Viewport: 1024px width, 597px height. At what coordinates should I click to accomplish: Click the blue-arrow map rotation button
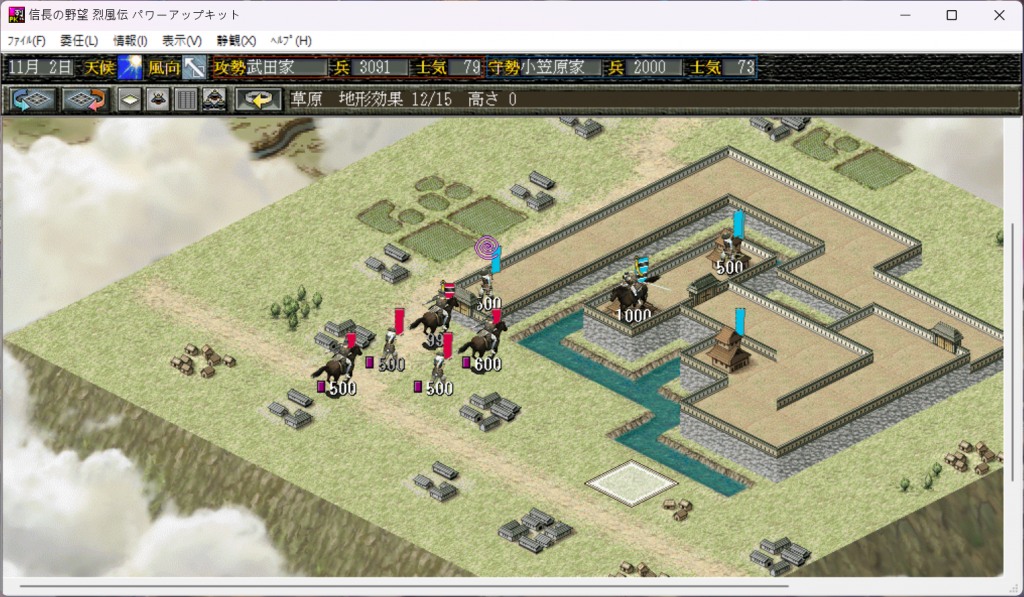[32, 99]
